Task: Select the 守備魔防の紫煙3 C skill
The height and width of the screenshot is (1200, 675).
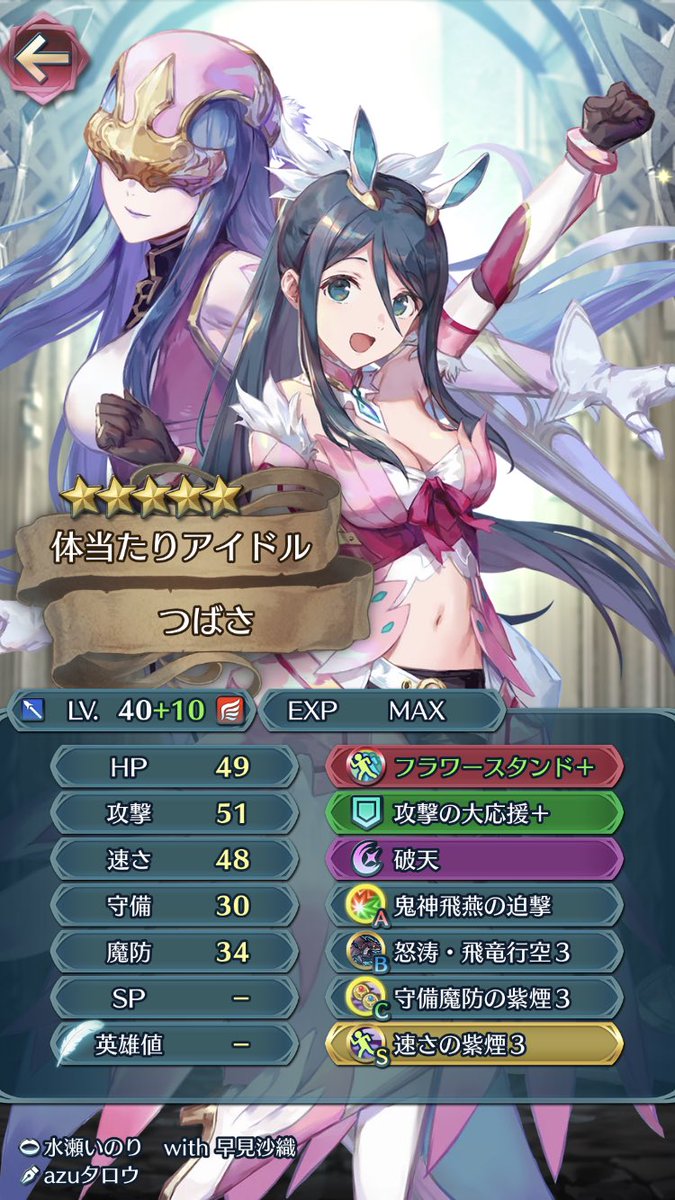Action: coord(475,998)
